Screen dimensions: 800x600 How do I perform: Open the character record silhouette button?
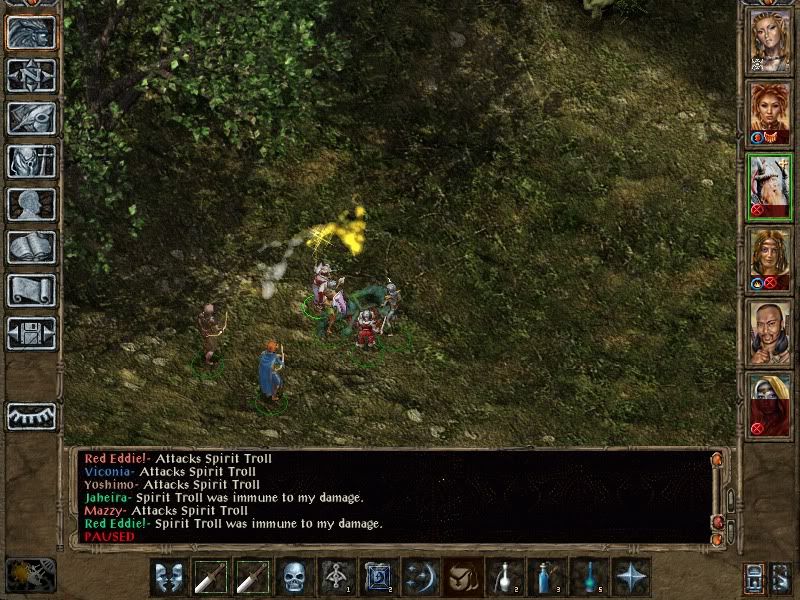point(32,204)
